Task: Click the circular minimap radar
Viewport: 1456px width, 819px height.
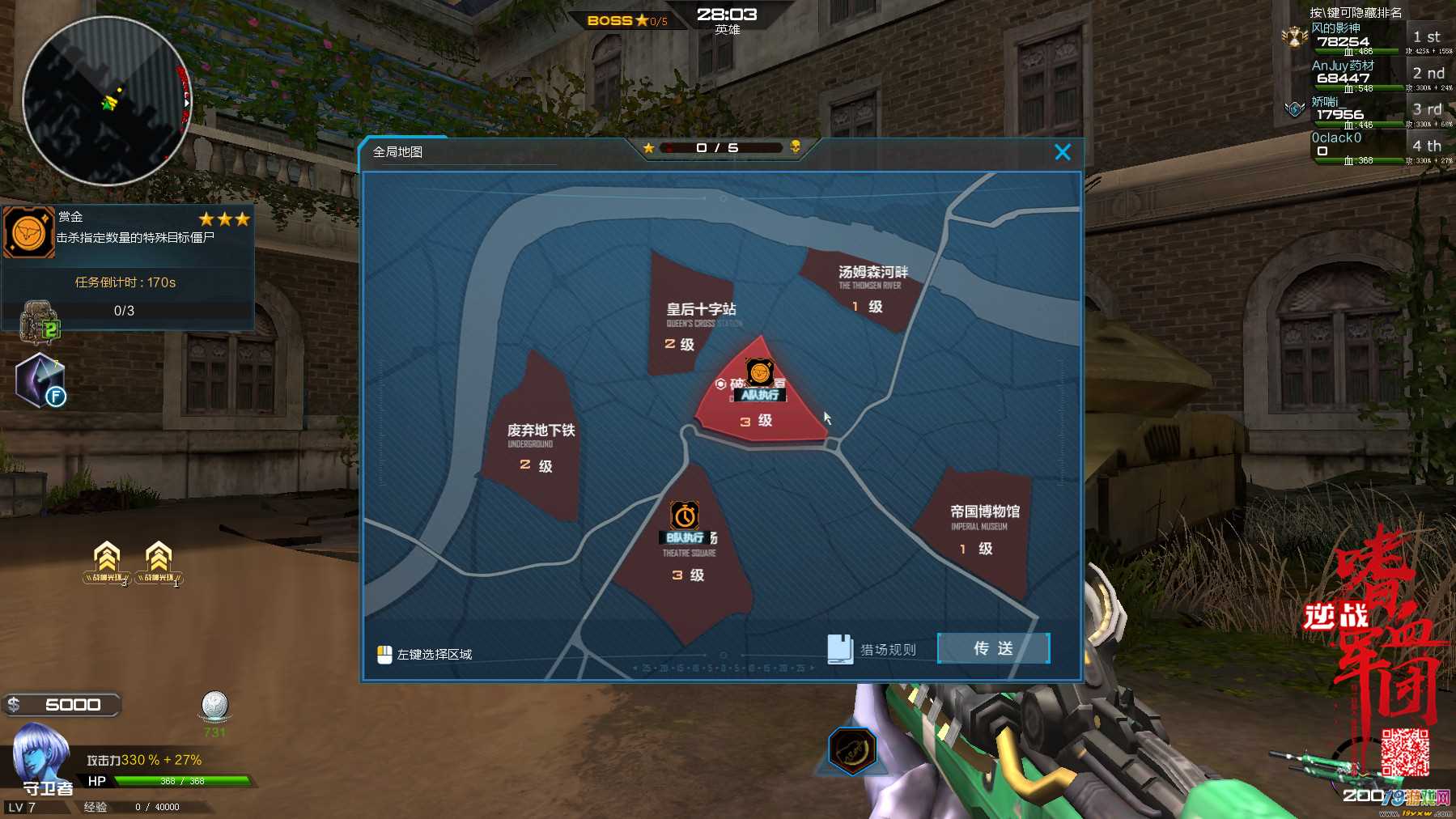Action: click(x=106, y=100)
